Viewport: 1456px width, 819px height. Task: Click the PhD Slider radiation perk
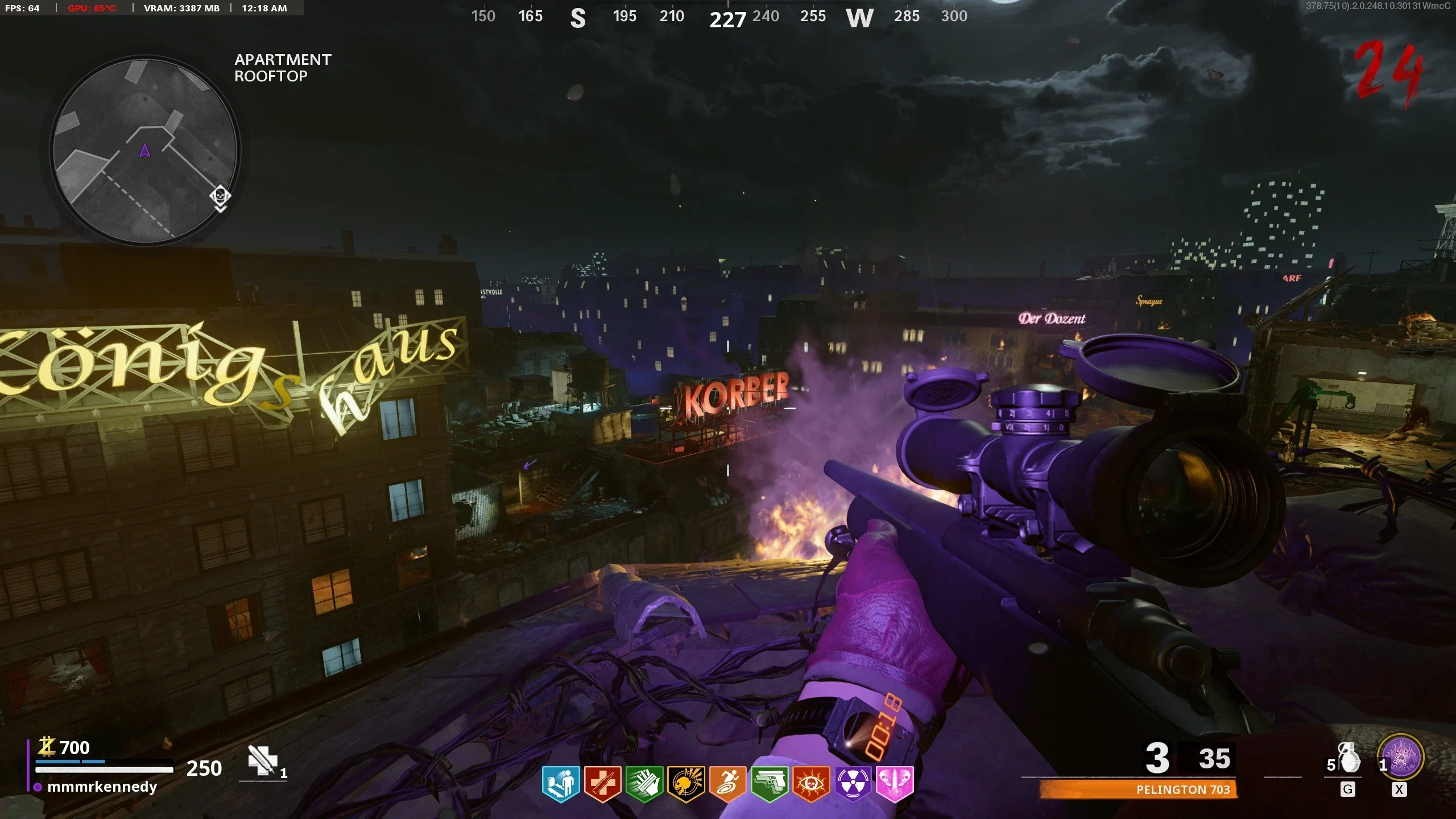[853, 783]
